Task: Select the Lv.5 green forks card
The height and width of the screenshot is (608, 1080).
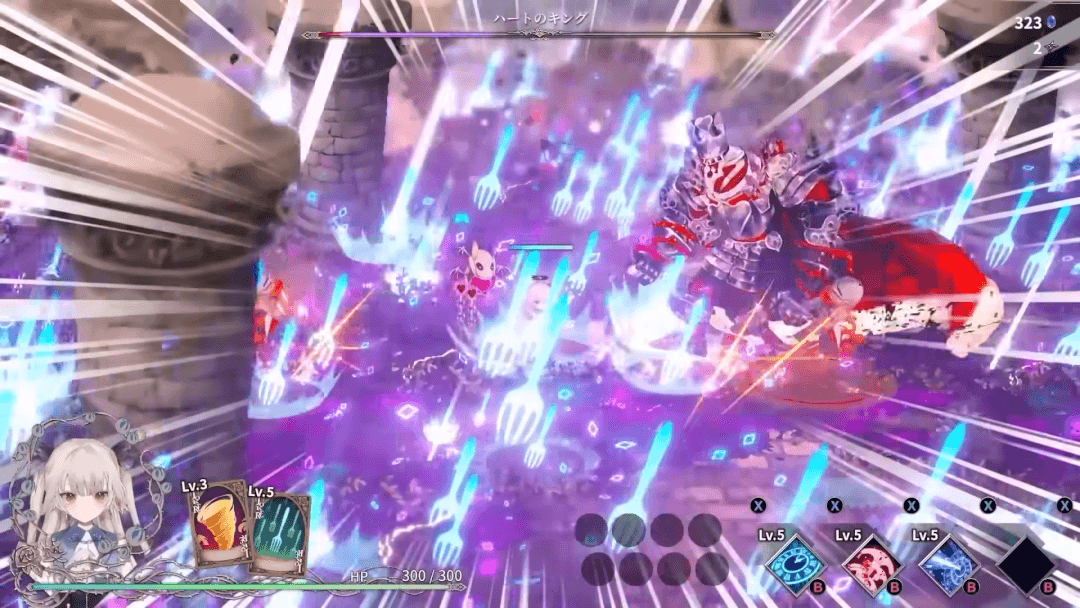Action: pos(278,533)
